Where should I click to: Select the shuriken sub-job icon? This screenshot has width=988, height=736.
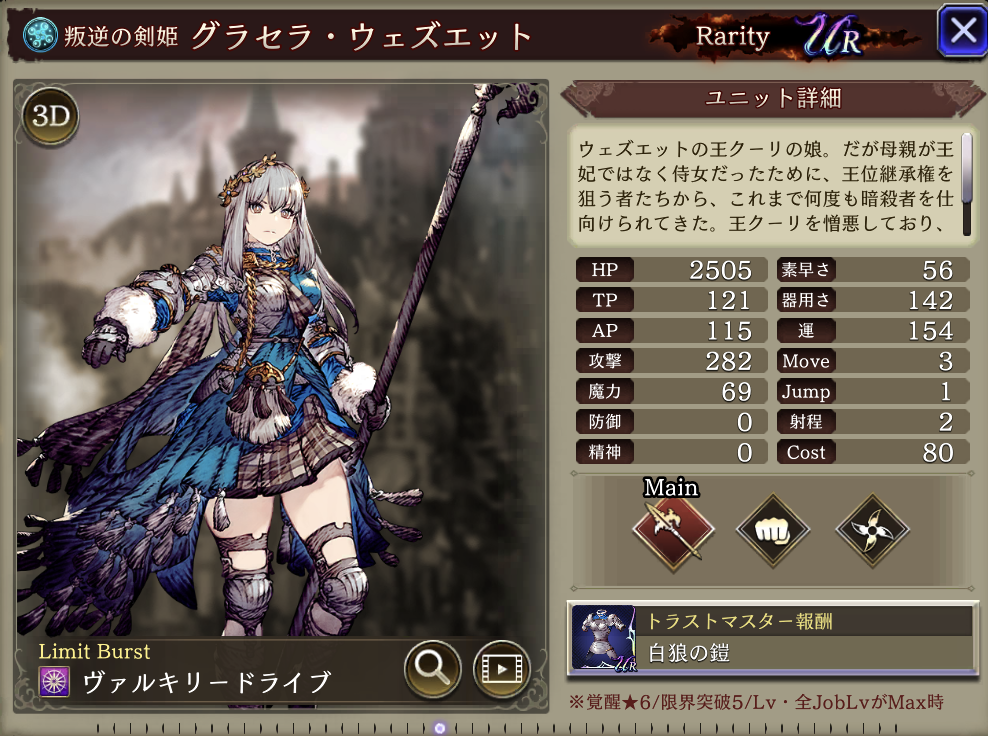[x=872, y=531]
